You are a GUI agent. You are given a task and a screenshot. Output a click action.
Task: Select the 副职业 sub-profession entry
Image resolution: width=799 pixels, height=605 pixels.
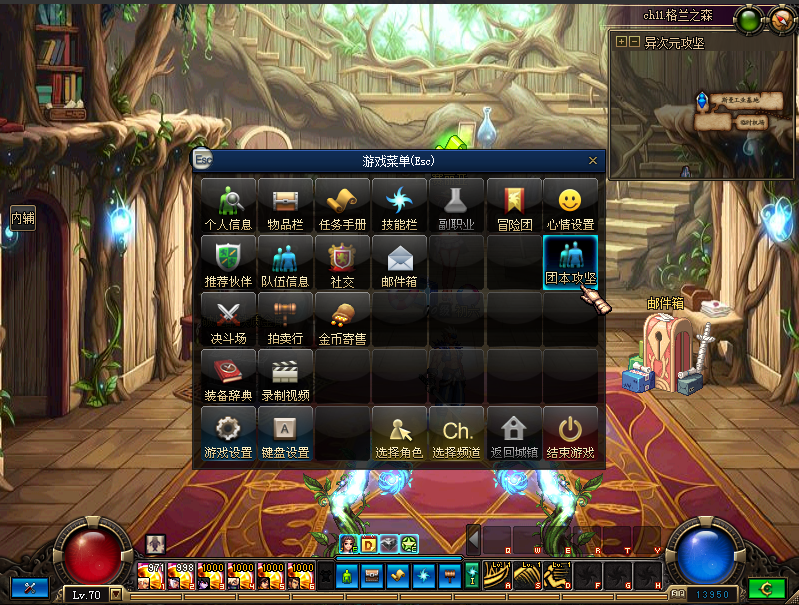[x=456, y=204]
